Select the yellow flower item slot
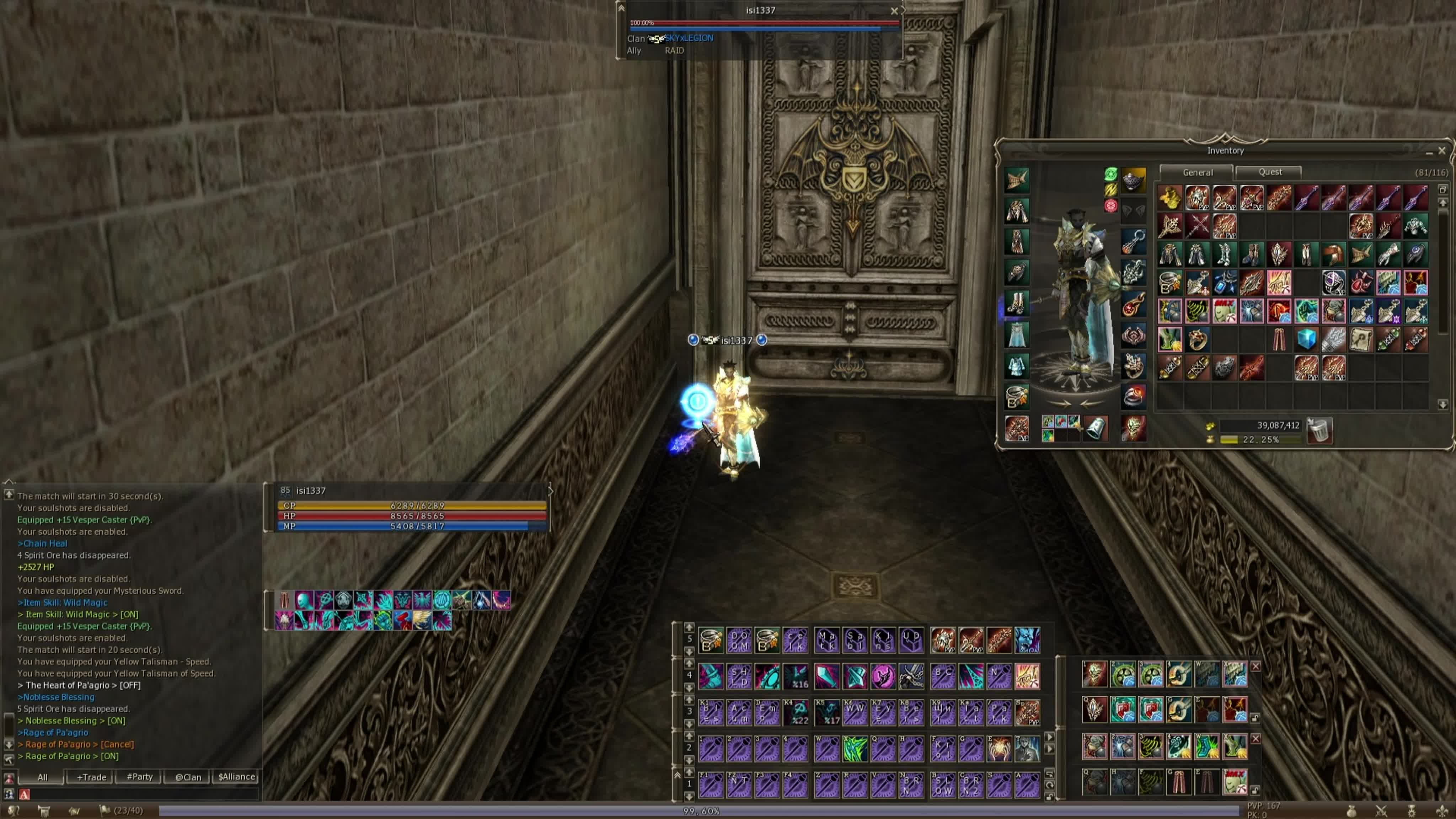Image resolution: width=1456 pixels, height=819 pixels. [1169, 198]
